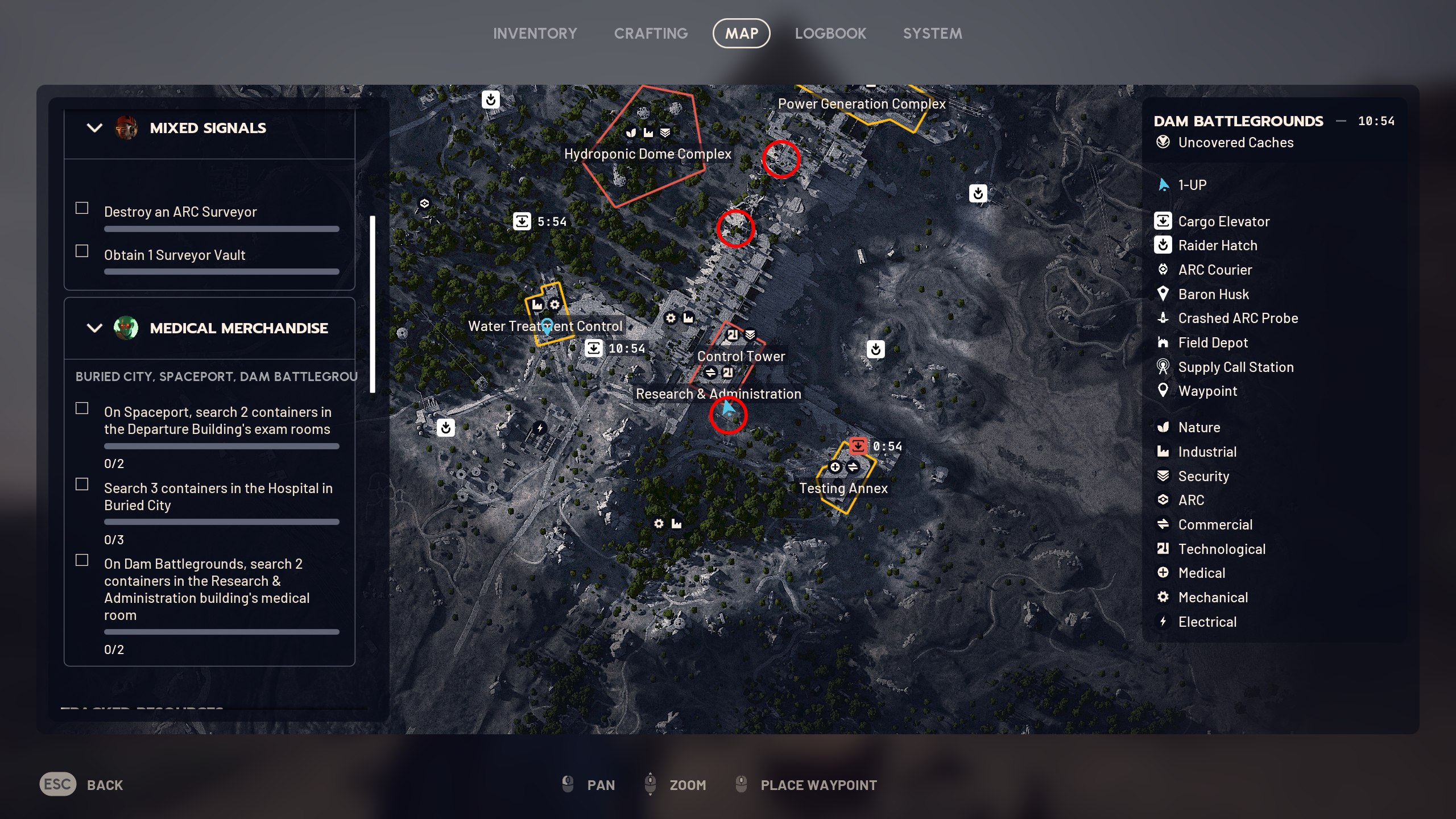The height and width of the screenshot is (819, 1456).
Task: Check the Obtain 1 Surveyor Vault objective
Action: [x=81, y=251]
